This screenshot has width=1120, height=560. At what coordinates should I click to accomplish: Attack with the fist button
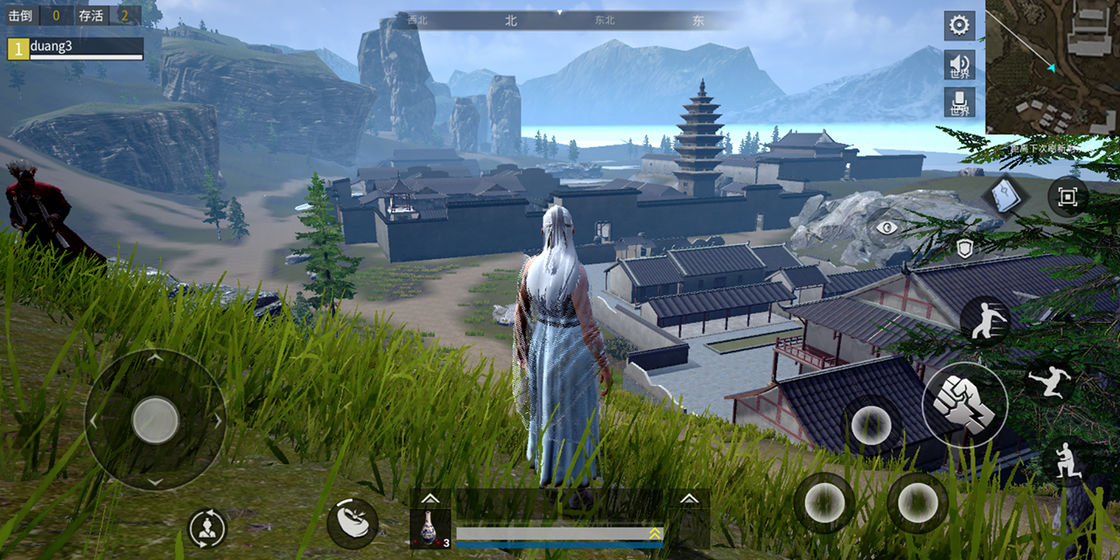(965, 404)
